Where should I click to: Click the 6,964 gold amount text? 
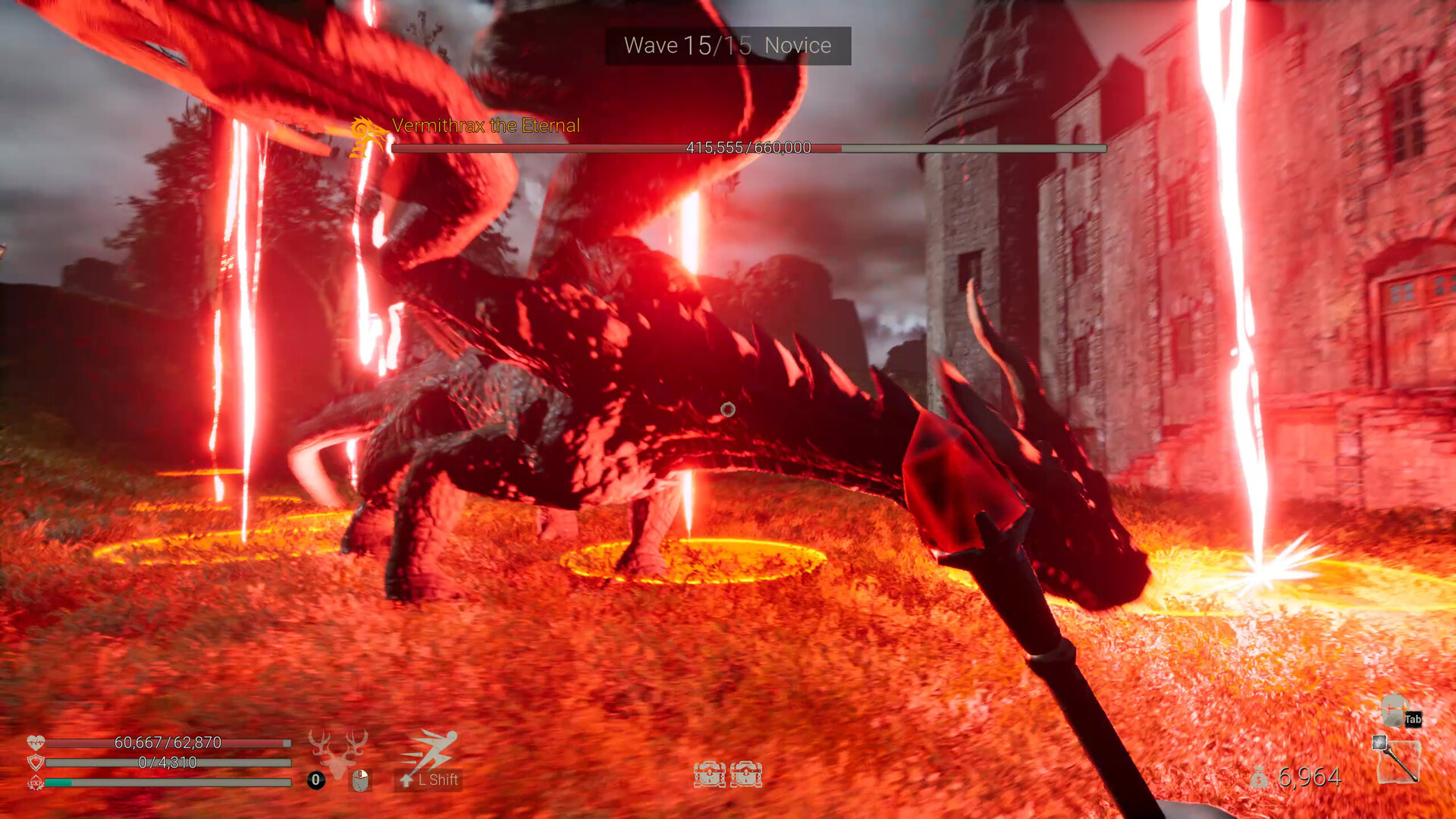tap(1310, 777)
